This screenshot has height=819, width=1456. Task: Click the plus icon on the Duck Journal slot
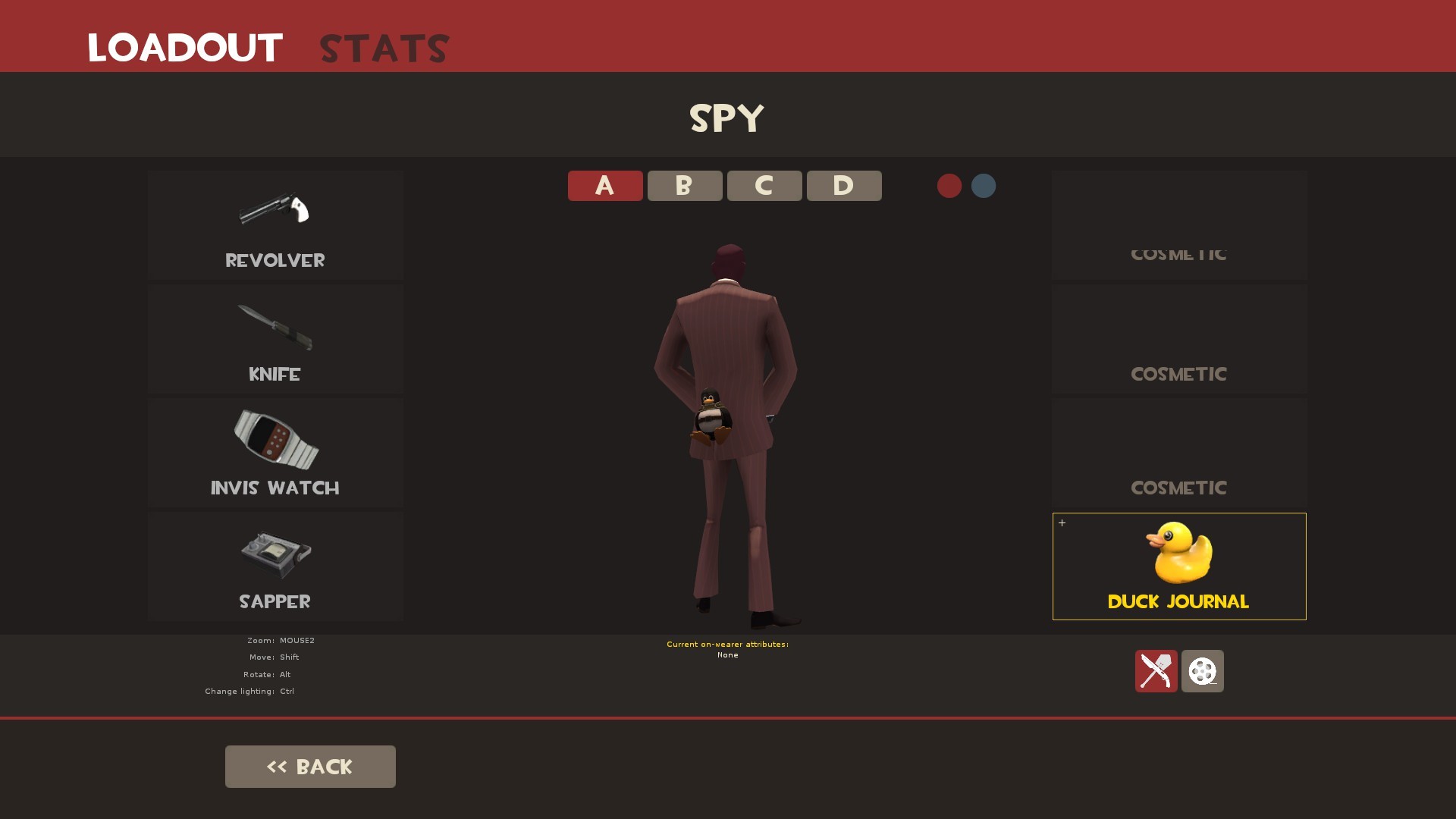click(1062, 522)
